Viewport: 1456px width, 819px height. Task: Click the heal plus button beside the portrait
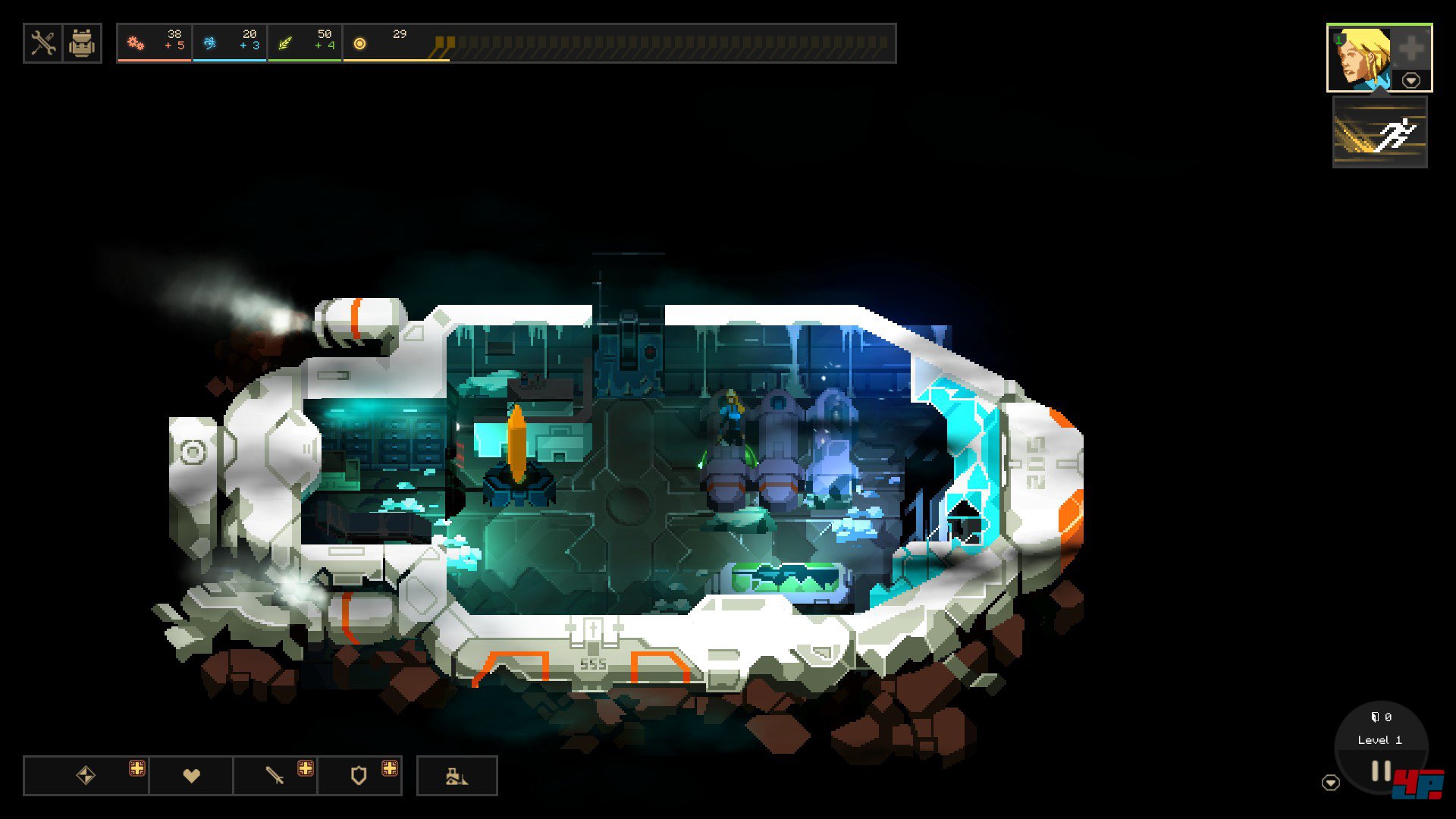point(1411,49)
